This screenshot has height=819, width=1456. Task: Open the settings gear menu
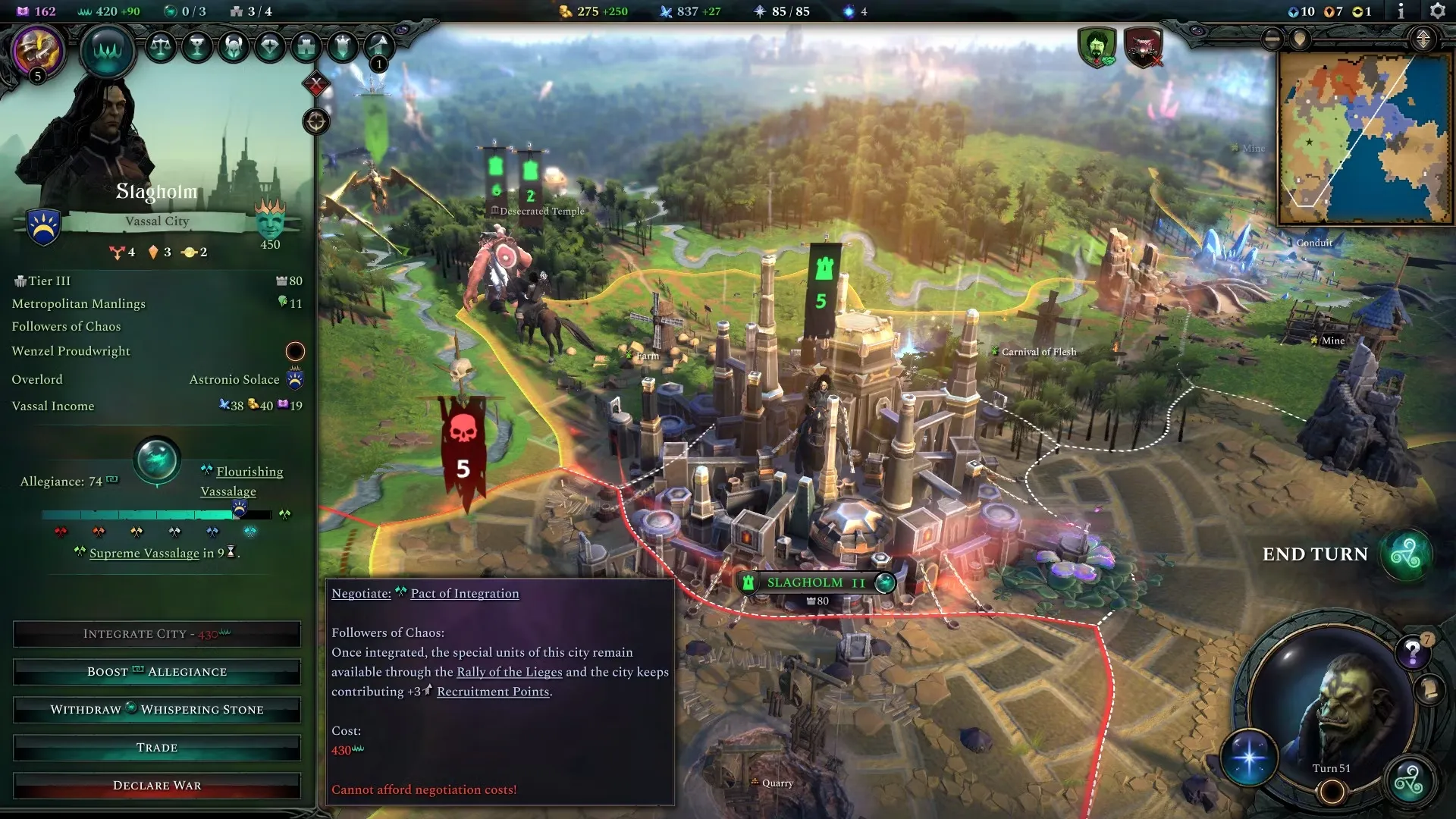click(1437, 11)
